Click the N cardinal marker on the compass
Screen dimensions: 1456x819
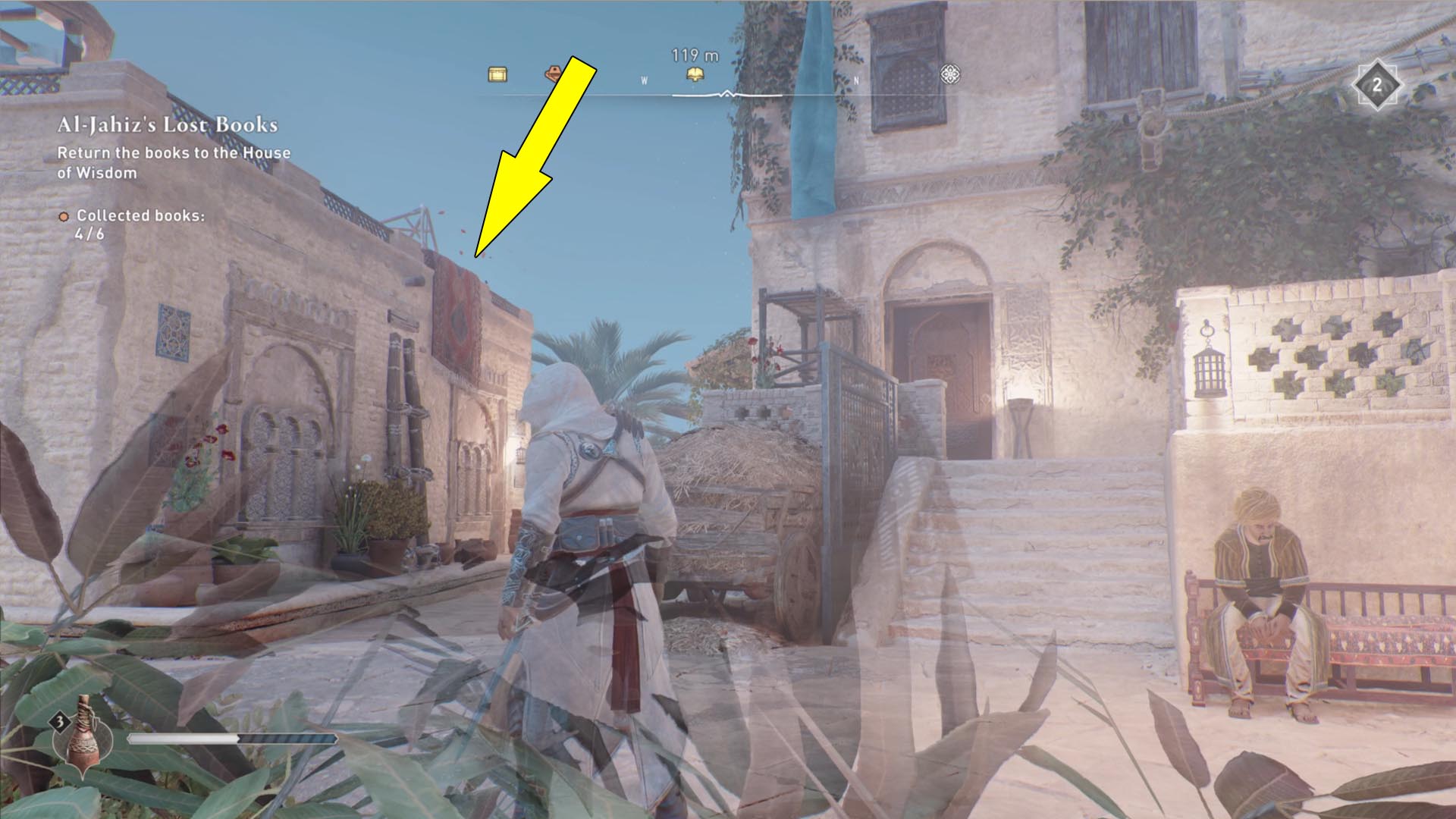tap(855, 79)
